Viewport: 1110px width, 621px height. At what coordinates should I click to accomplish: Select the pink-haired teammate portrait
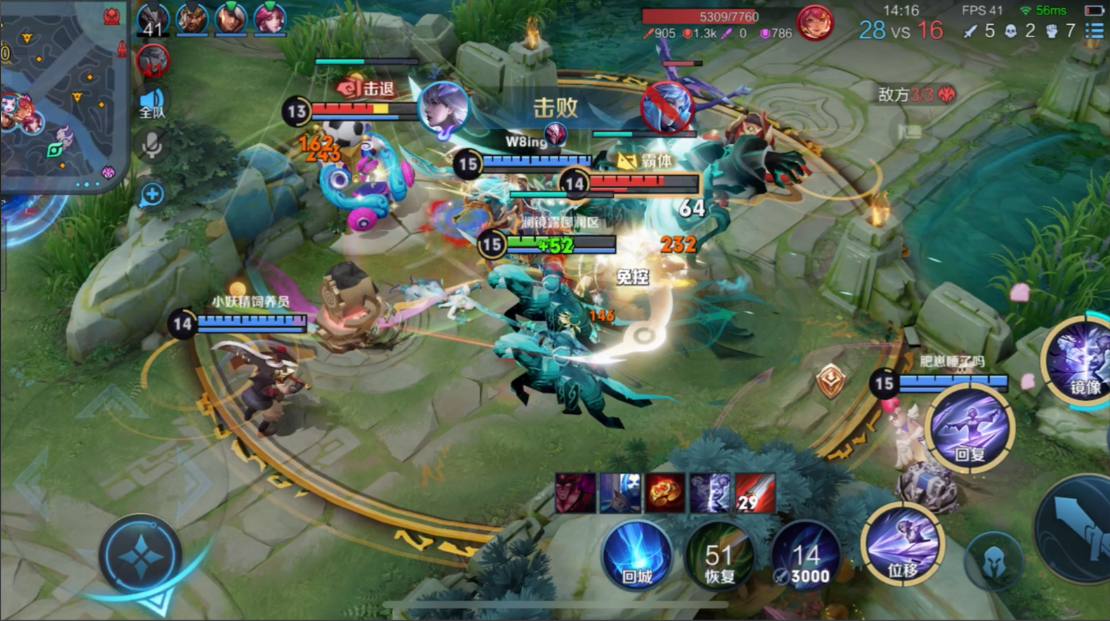pos(269,17)
